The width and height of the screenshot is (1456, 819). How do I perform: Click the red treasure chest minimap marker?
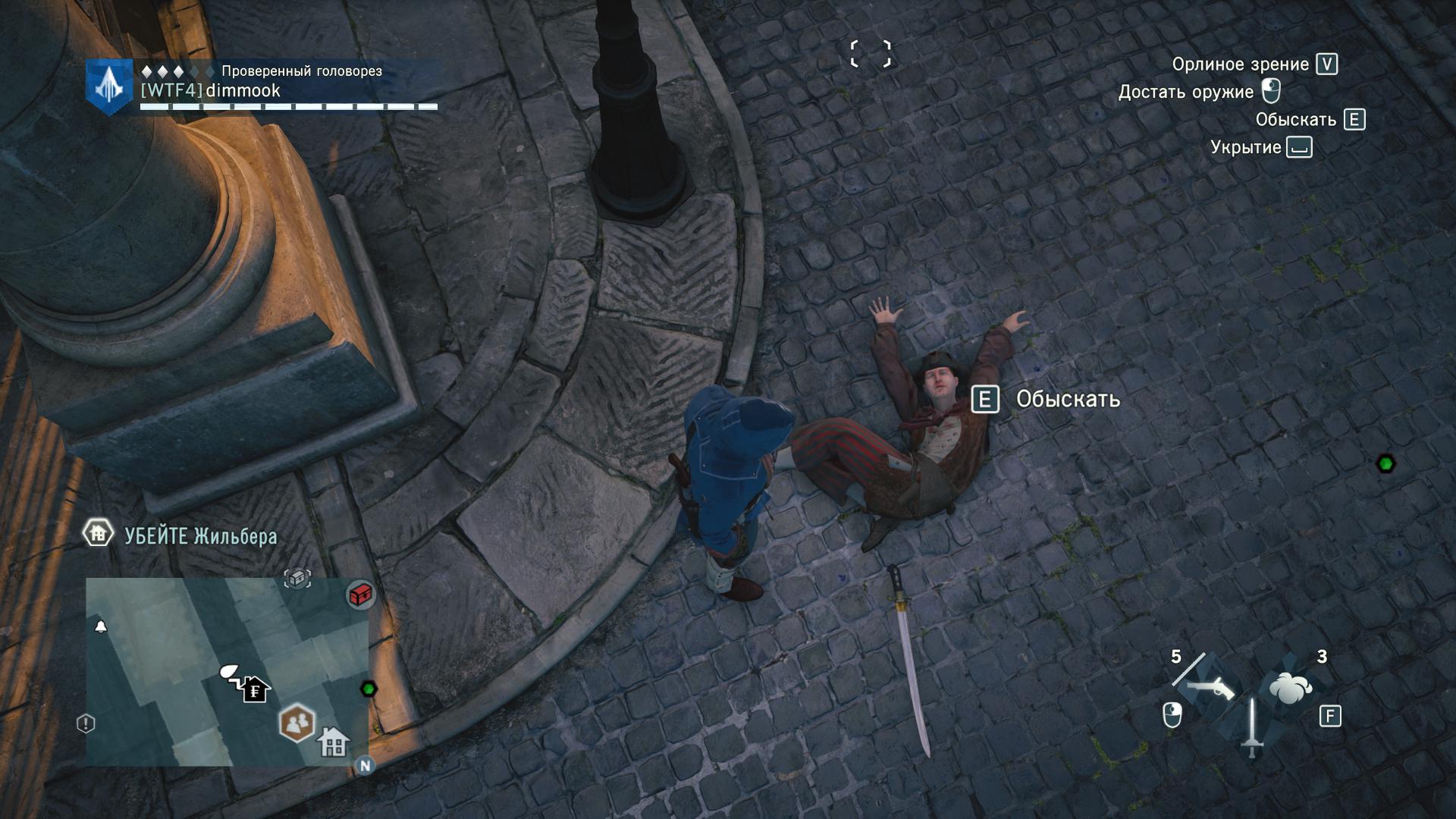click(361, 594)
